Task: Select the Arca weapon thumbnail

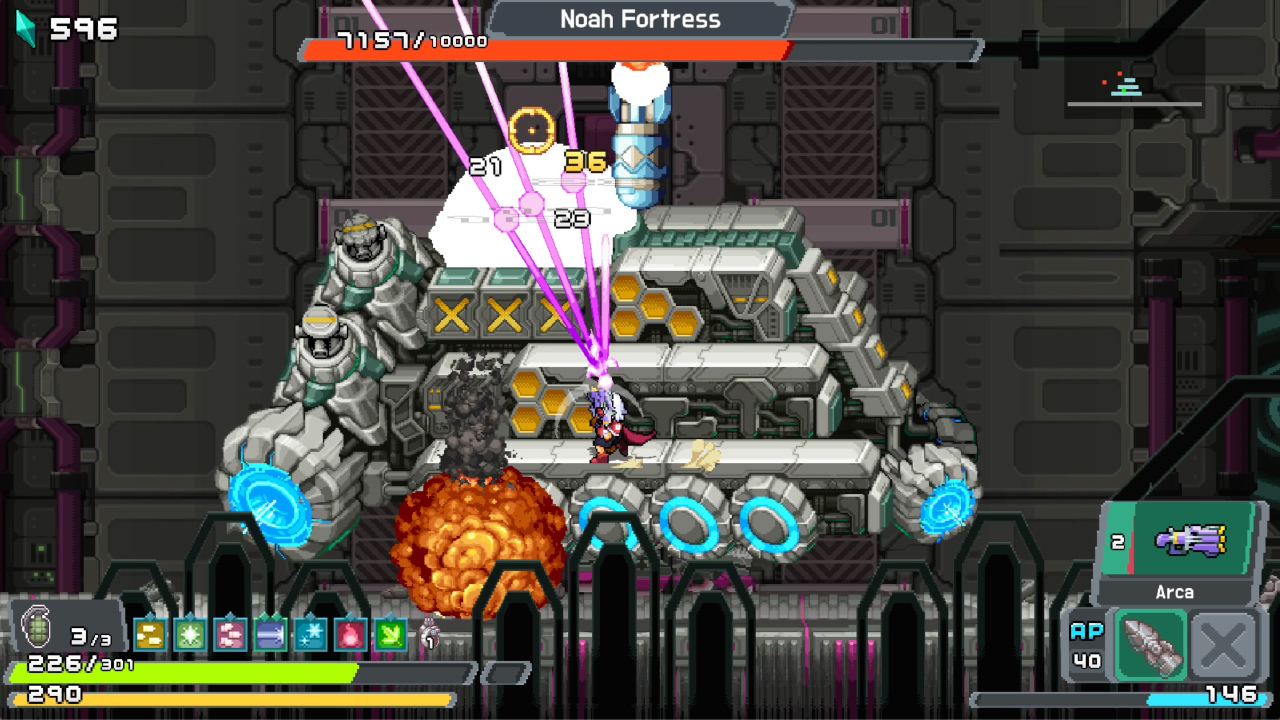Action: (1192, 540)
